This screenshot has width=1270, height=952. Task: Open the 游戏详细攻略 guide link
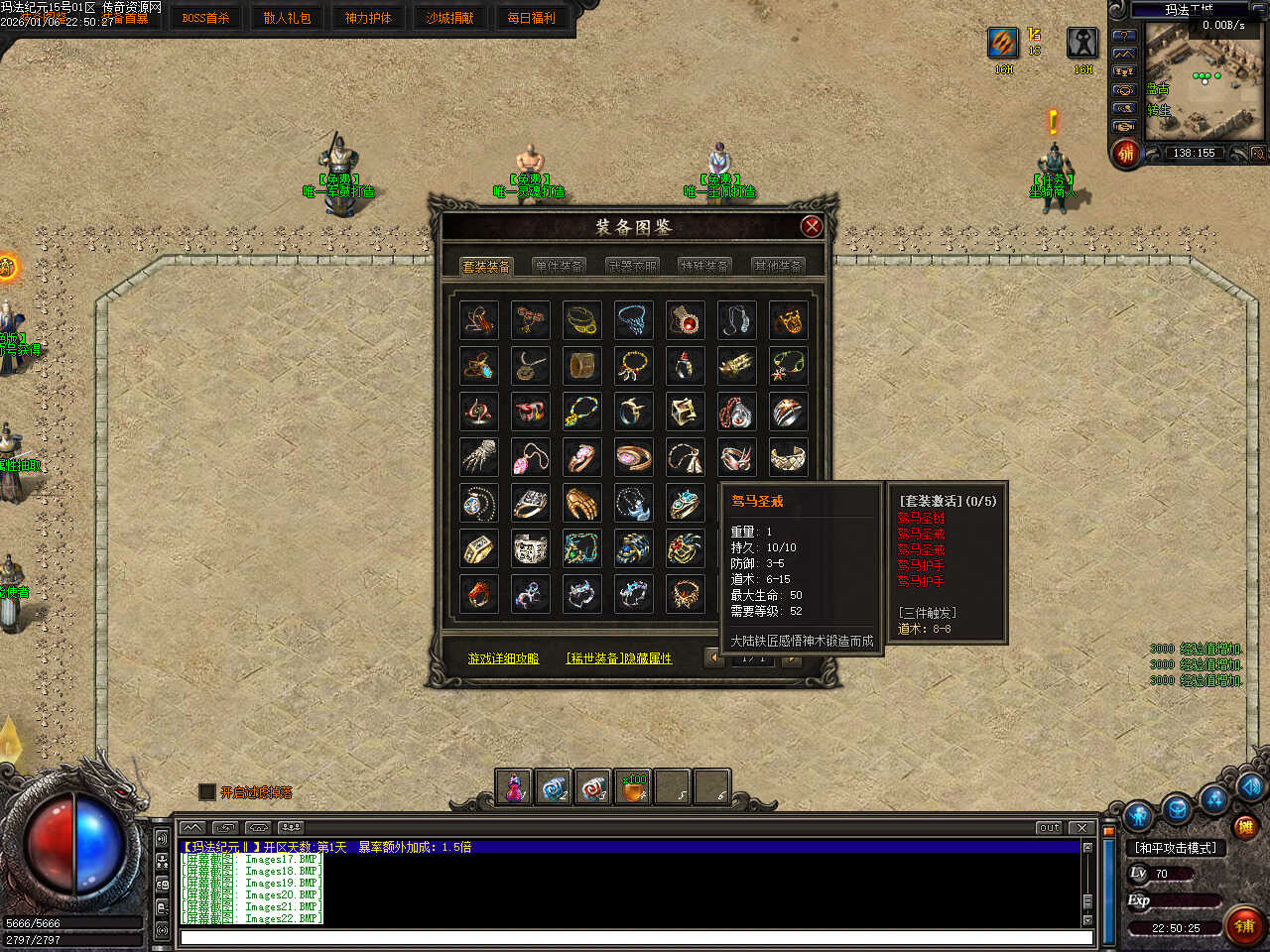503,658
